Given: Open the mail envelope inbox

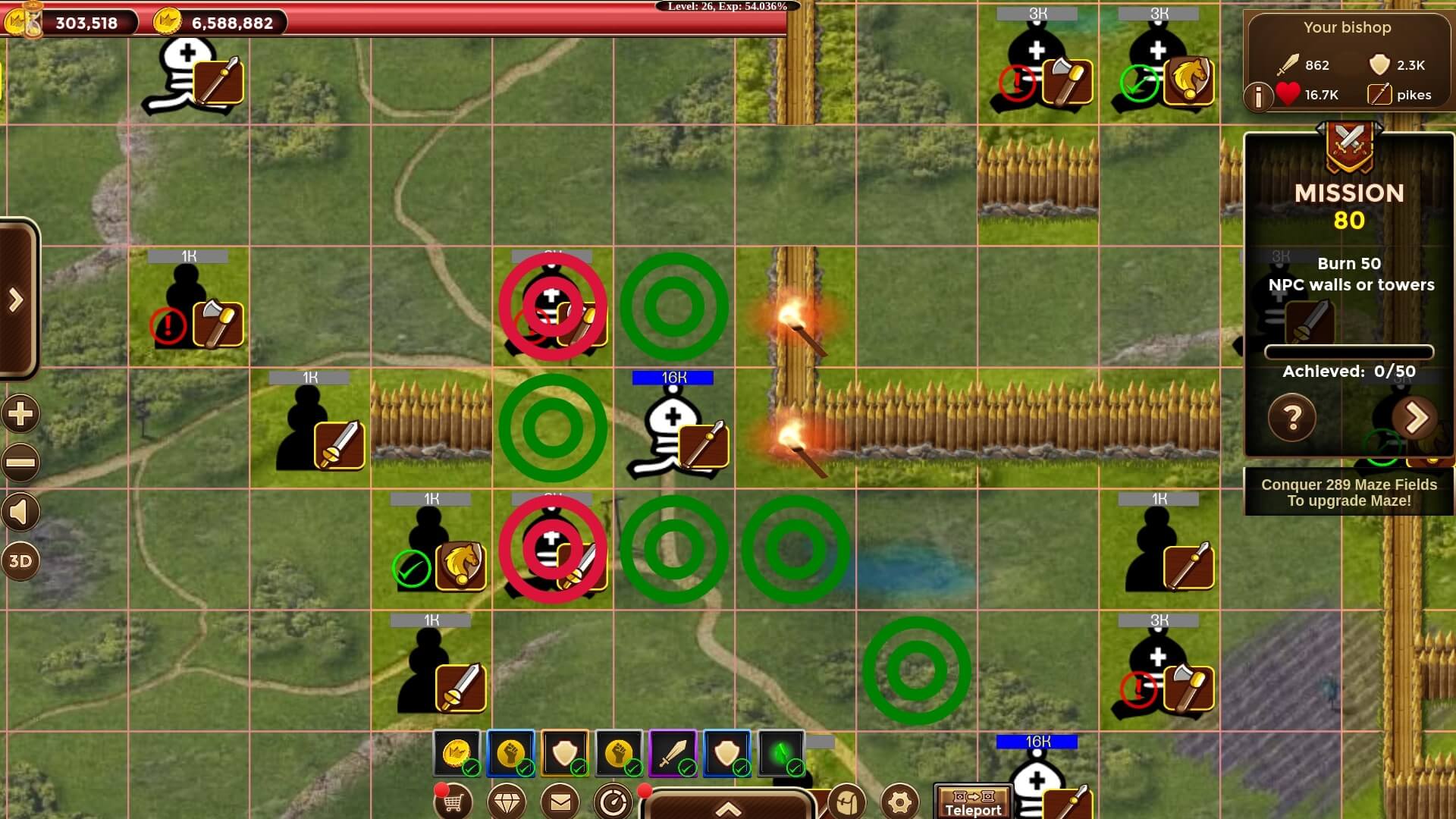Looking at the screenshot, I should (560, 802).
